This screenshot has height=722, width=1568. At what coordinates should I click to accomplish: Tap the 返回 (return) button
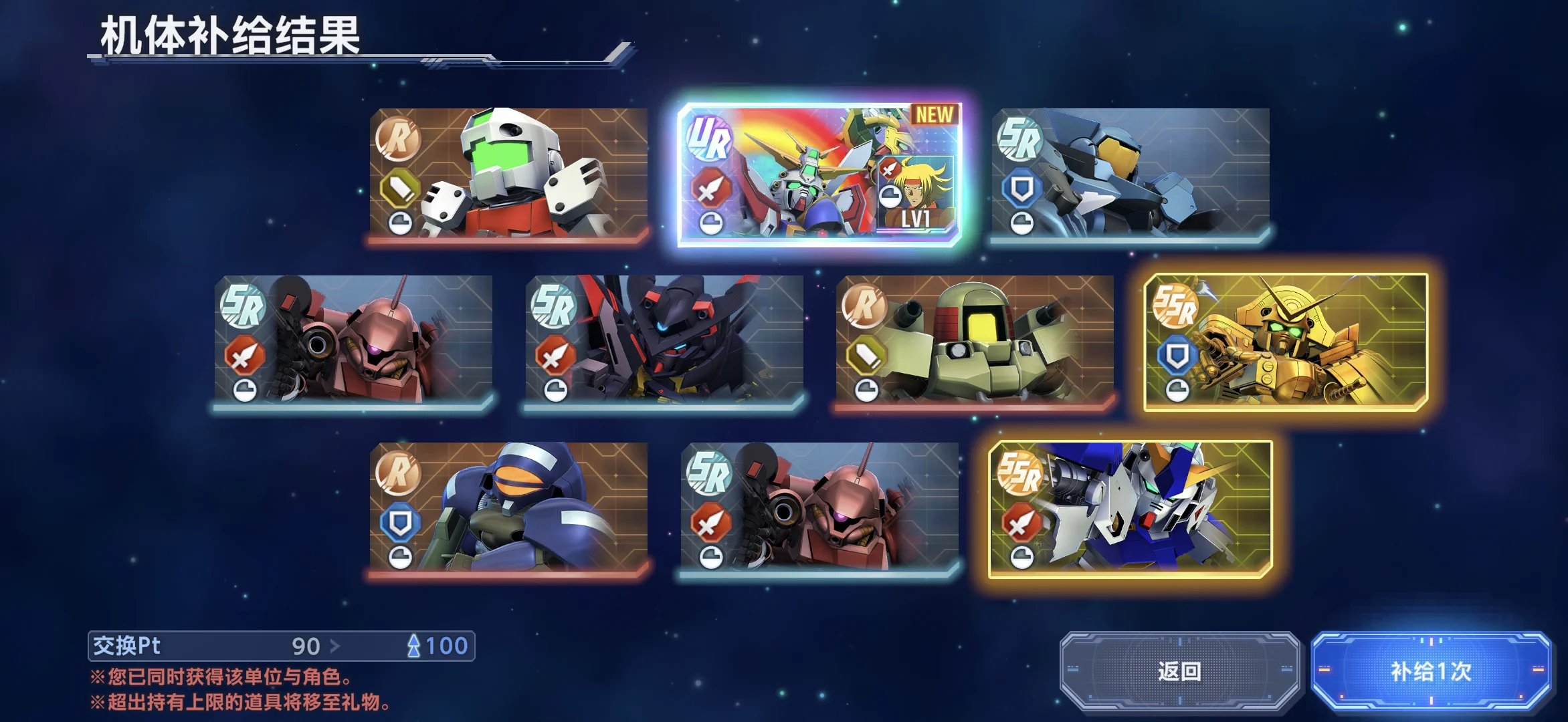(1179, 671)
